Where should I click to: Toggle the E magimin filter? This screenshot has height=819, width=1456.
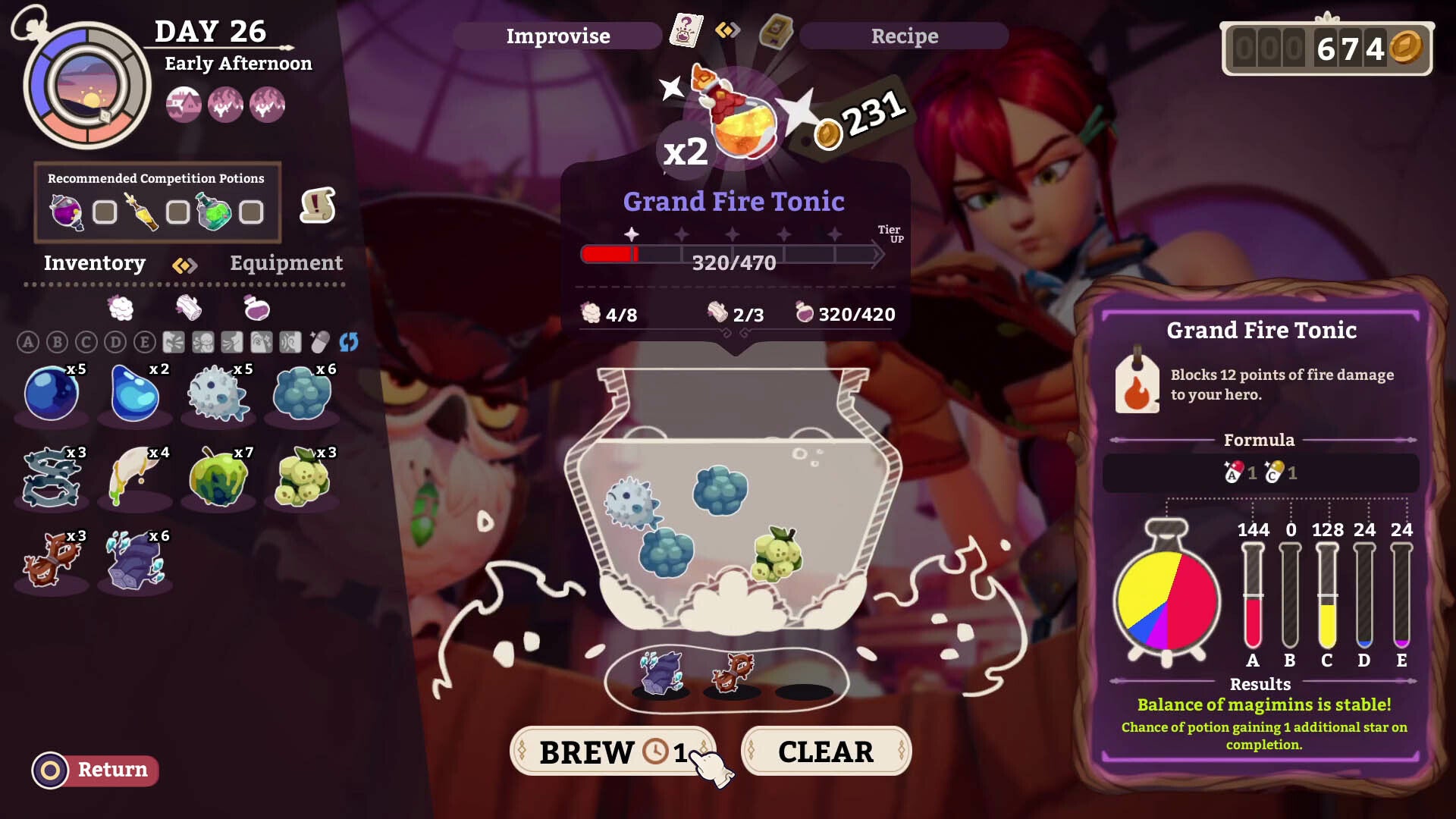(144, 343)
